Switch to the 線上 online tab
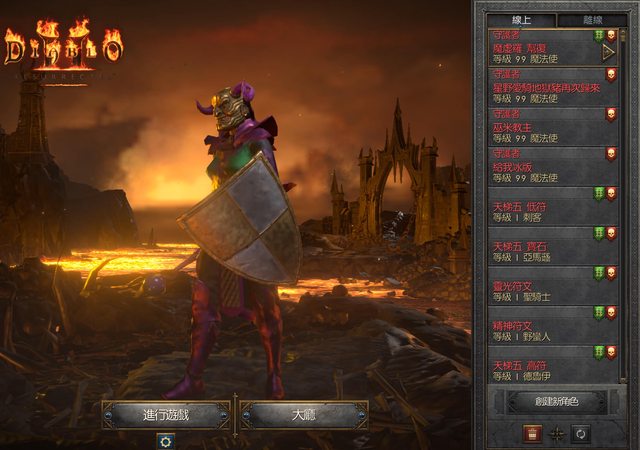640x450 pixels. 519,20
